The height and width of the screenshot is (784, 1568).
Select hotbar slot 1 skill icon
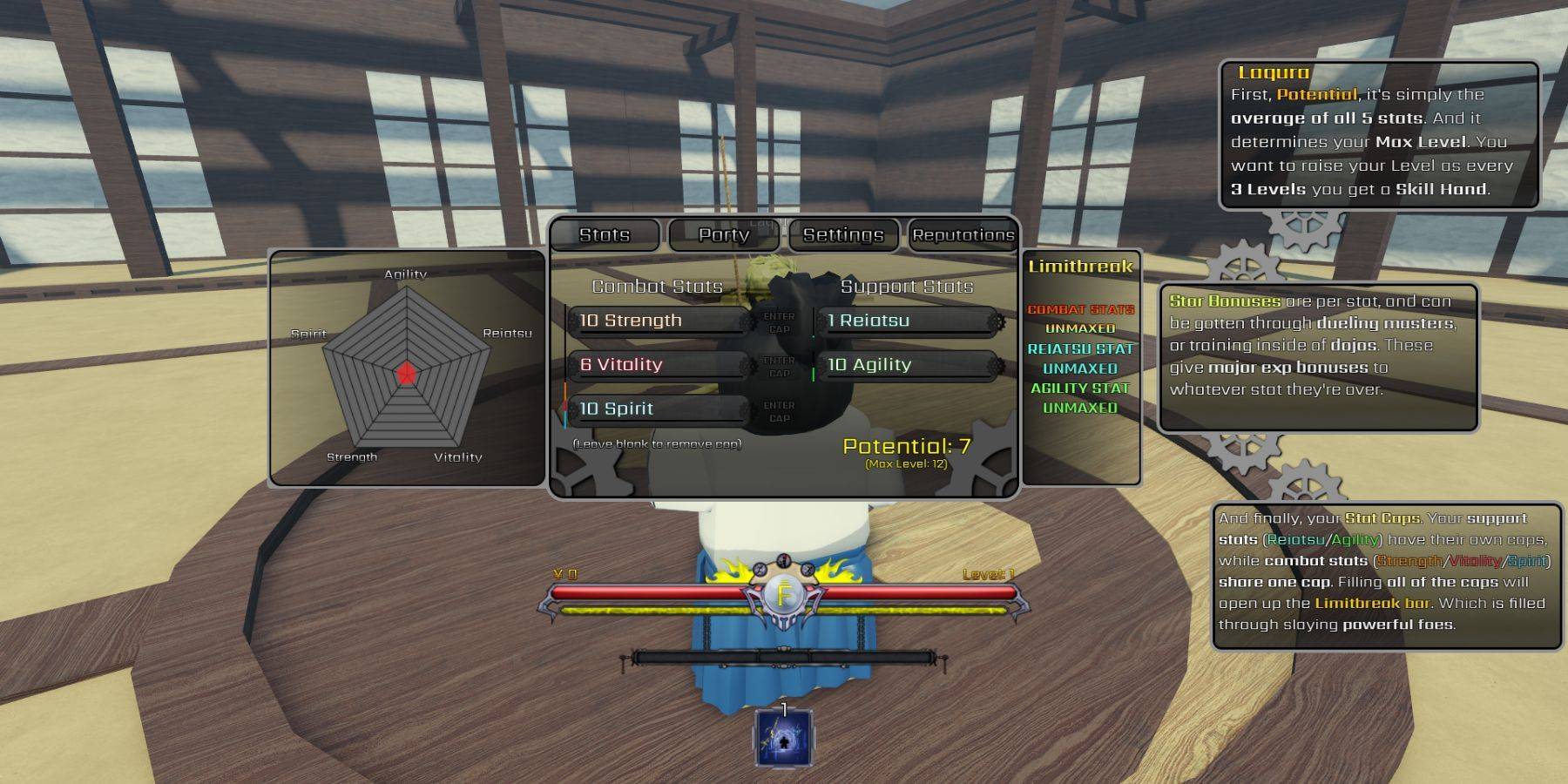pos(783,740)
